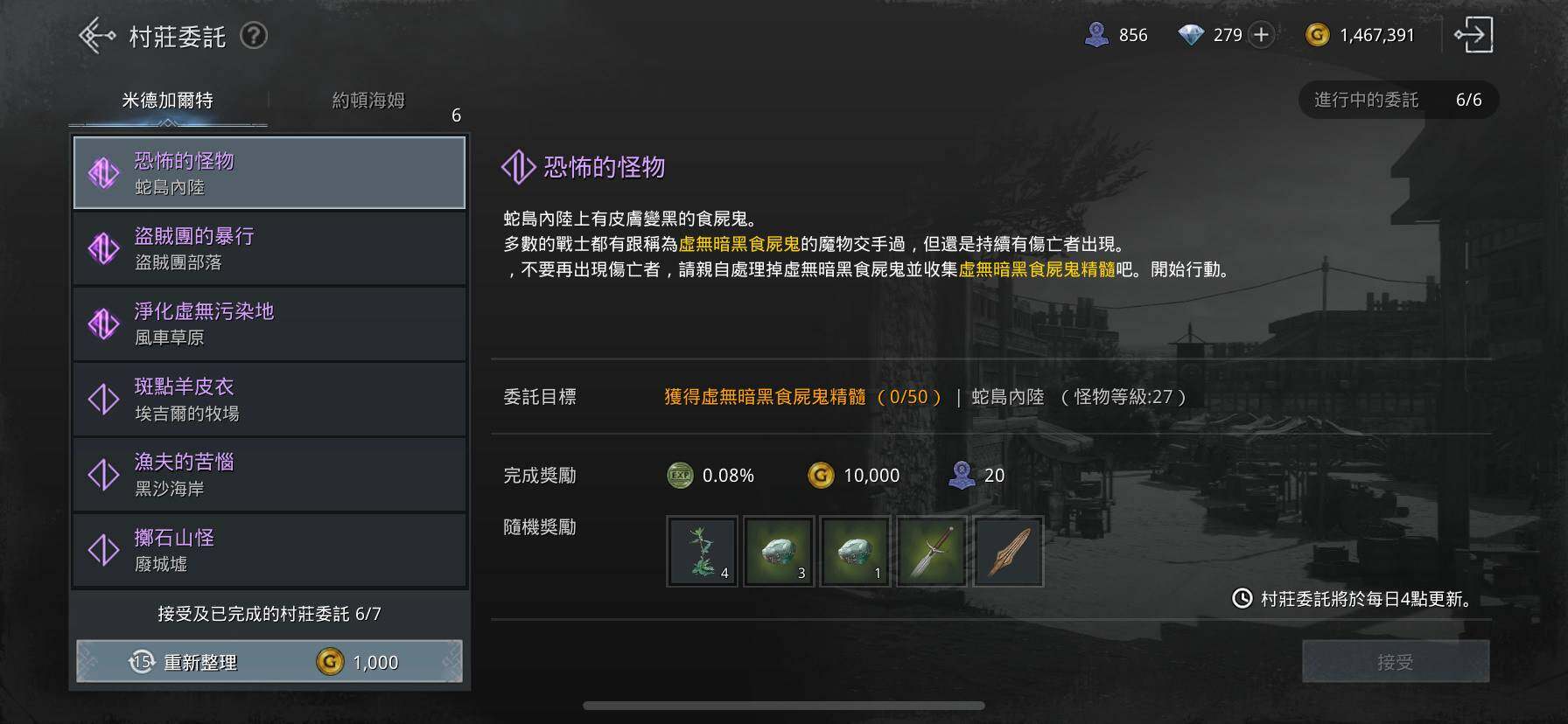Click the diamond currency icon showing 279
The height and width of the screenshot is (724, 1568).
pos(1193,35)
